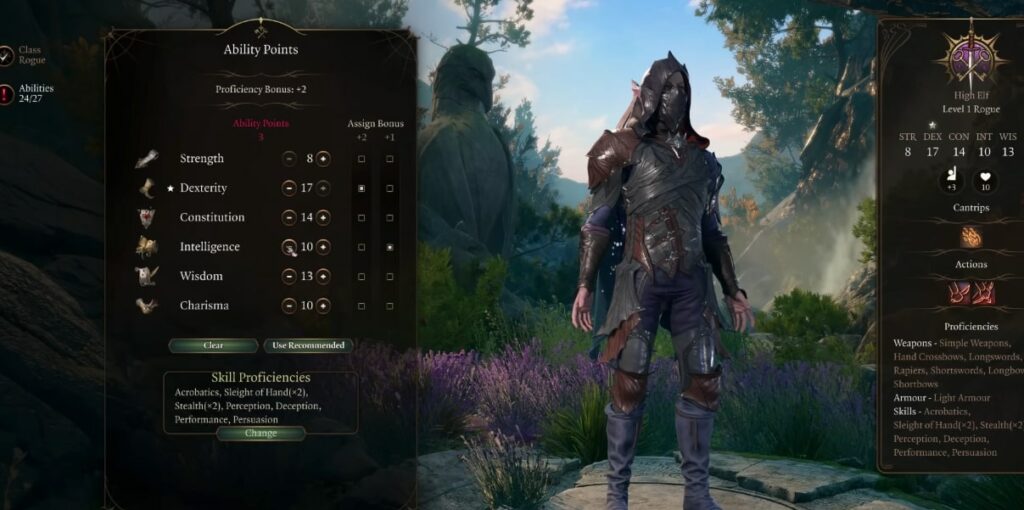Lower Wisdom using the minus button
Image resolution: width=1024 pixels, height=510 pixels.
289,276
